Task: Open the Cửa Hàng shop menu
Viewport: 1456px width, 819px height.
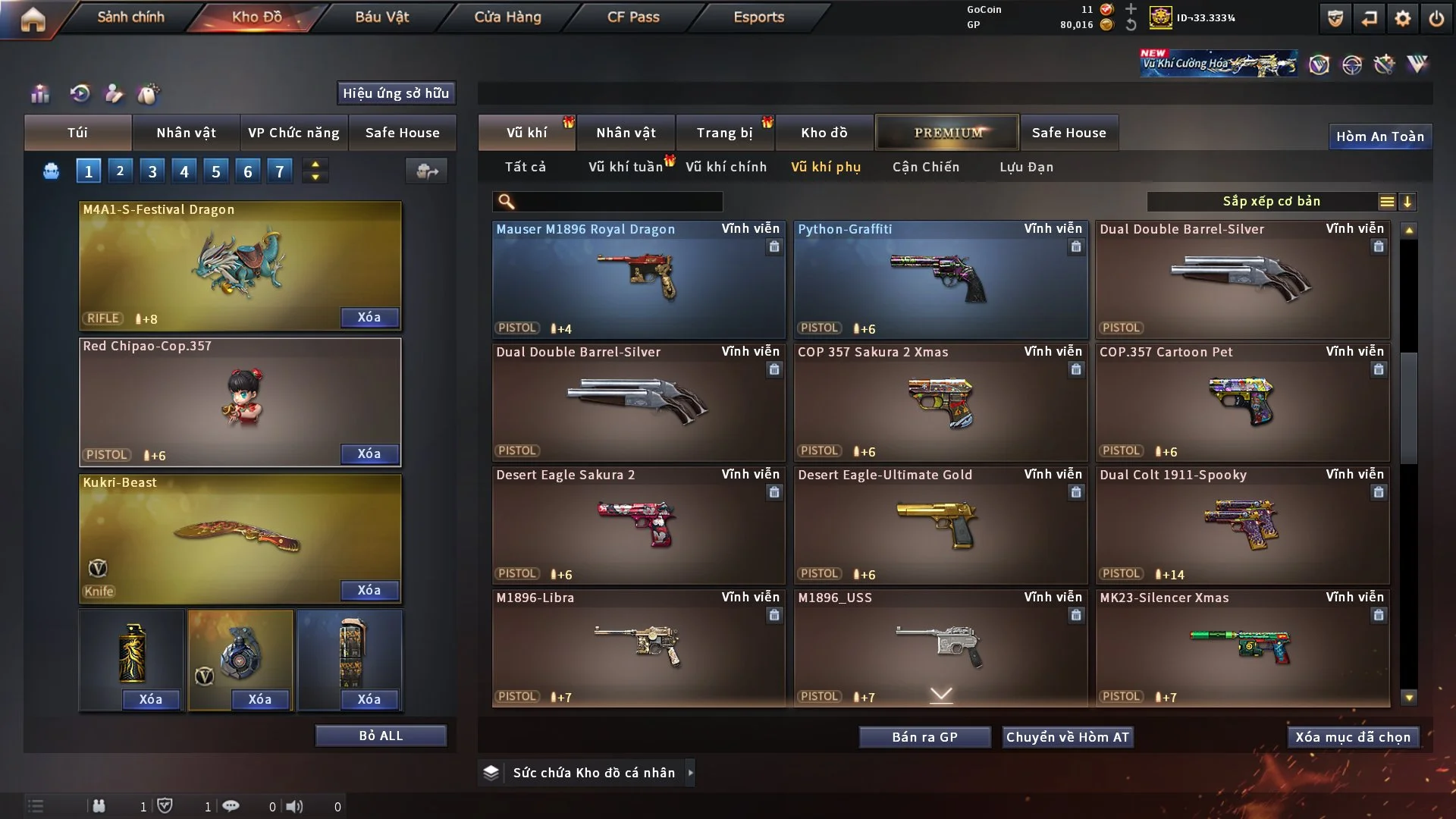Action: [x=507, y=17]
